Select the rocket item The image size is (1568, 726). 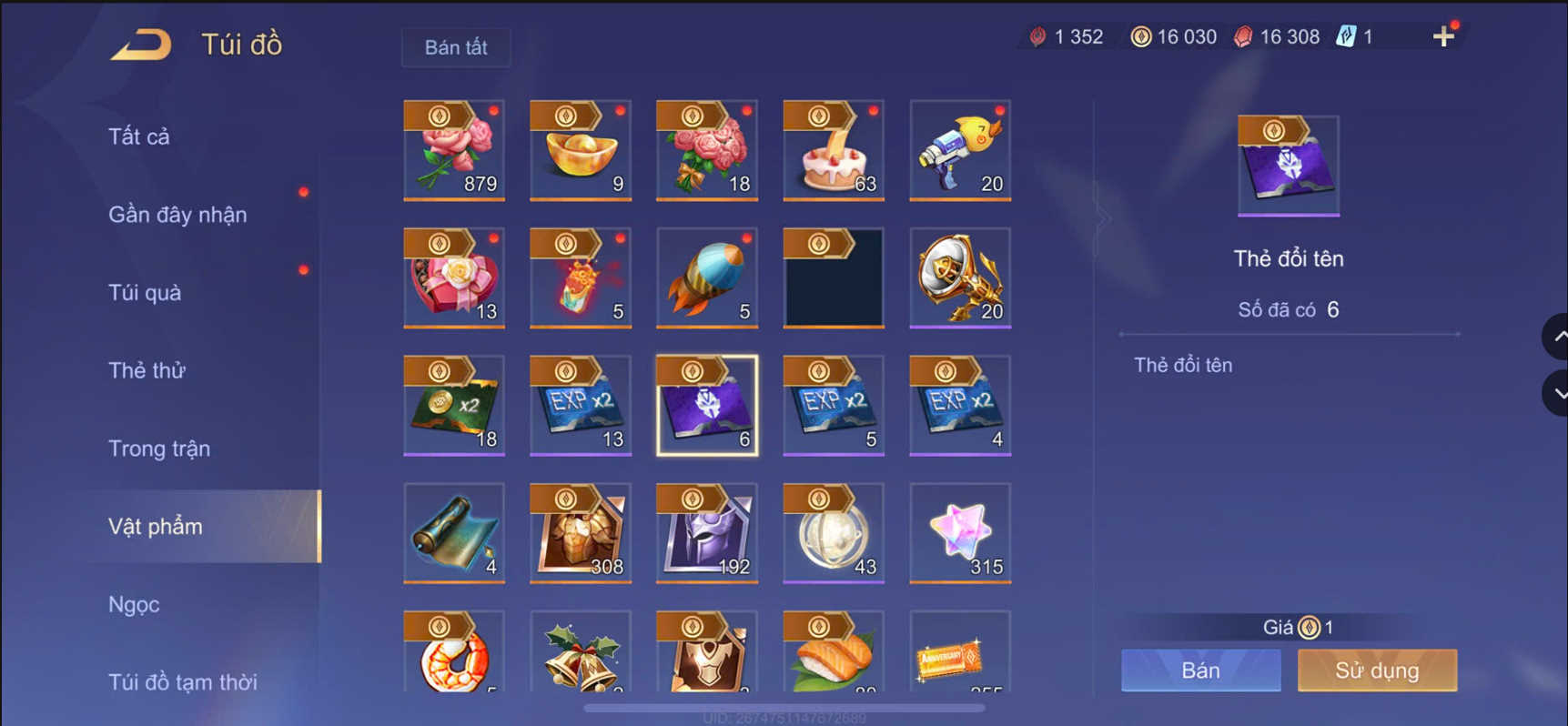[706, 277]
